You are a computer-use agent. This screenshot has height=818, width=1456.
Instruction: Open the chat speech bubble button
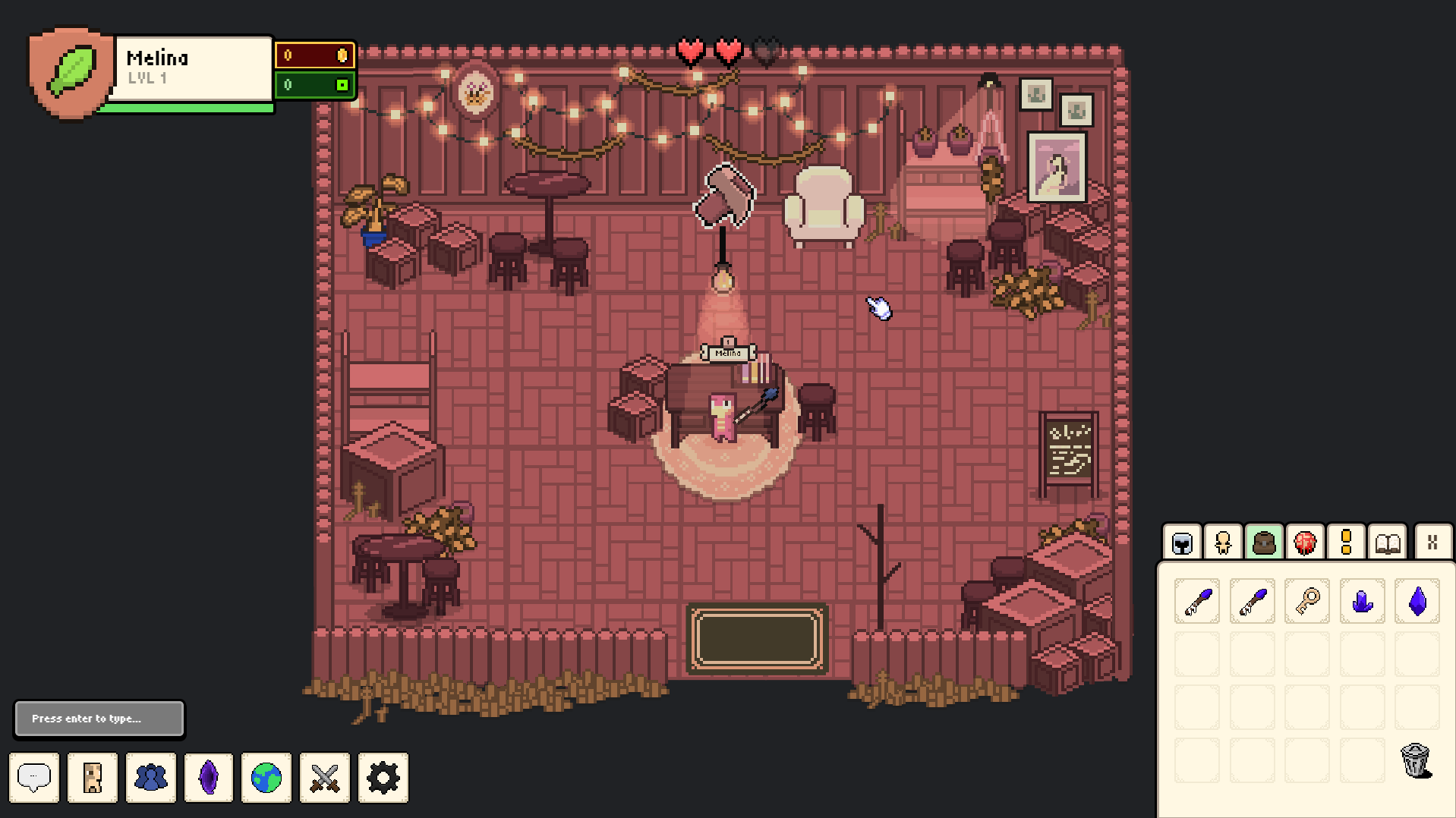pos(34,777)
